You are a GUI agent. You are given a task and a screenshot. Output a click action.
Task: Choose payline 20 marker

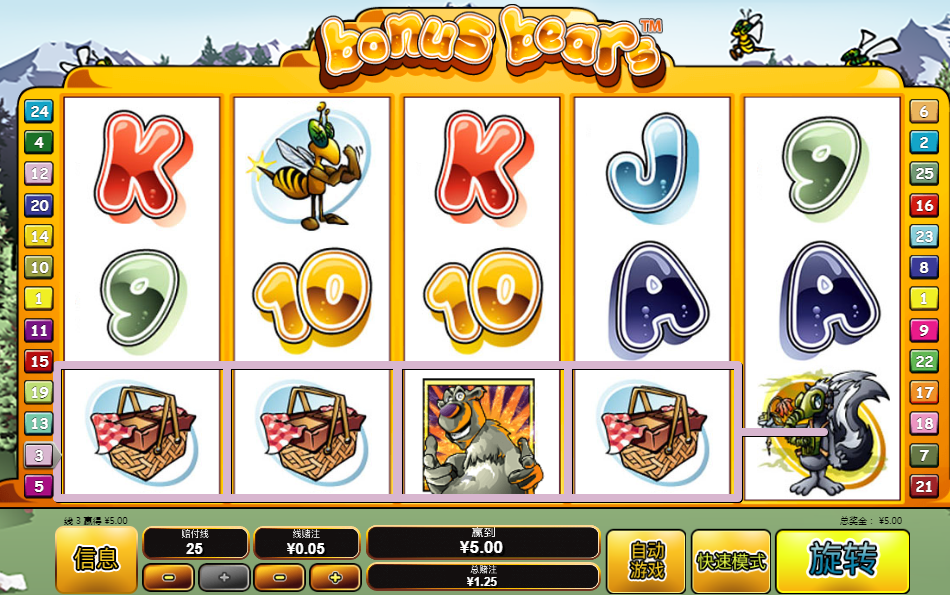point(39,206)
